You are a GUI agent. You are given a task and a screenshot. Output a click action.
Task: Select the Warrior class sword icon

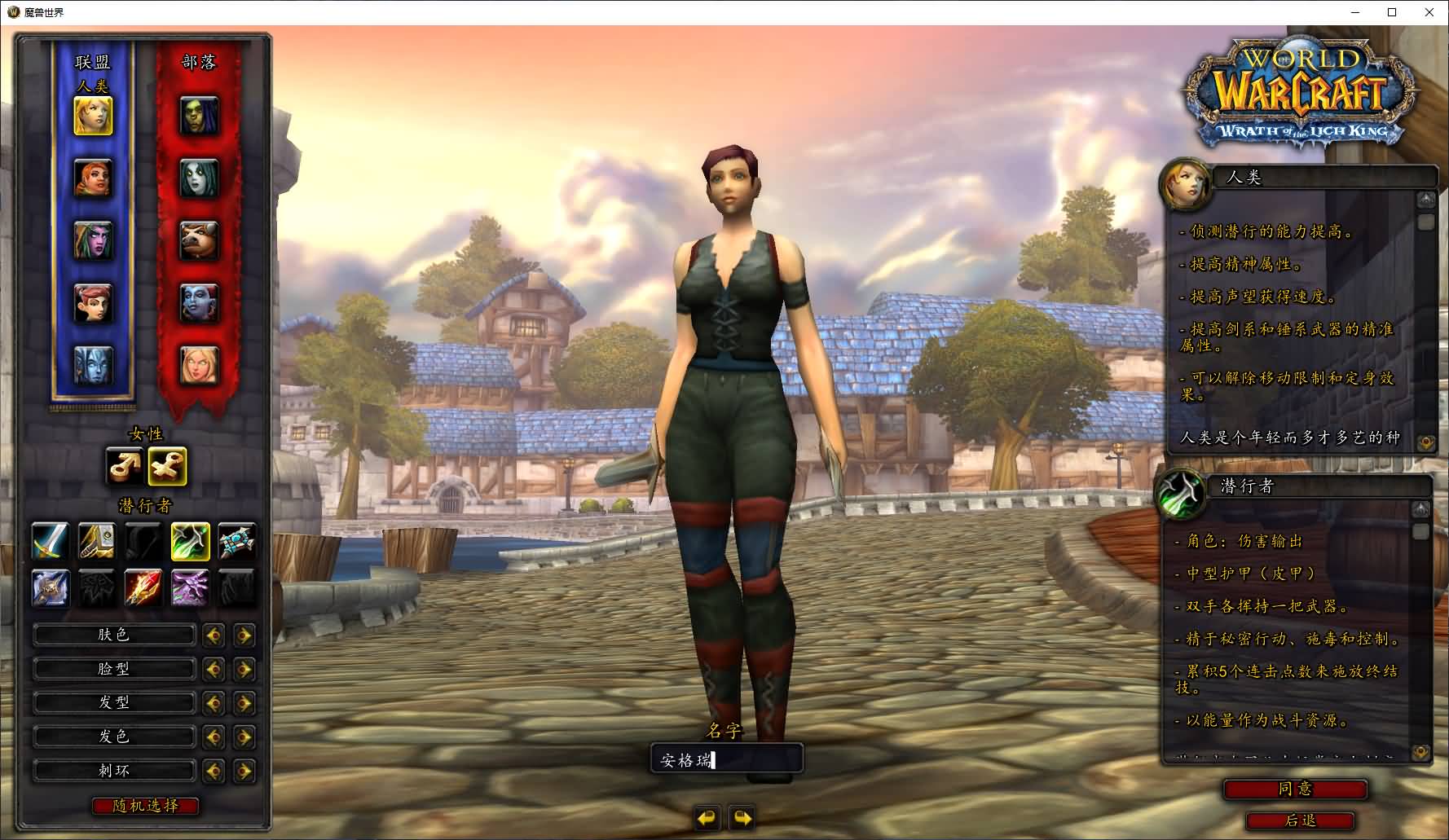(x=50, y=542)
